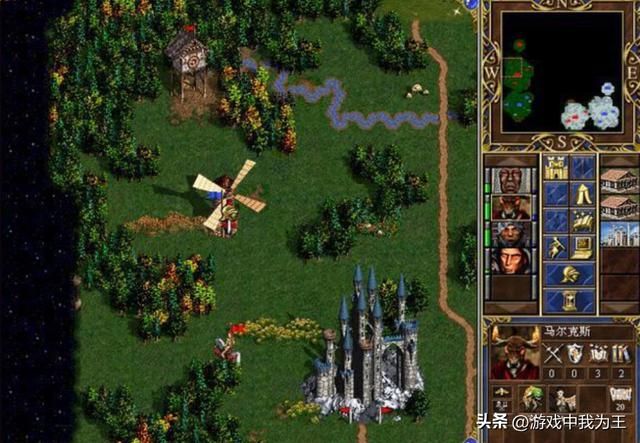This screenshot has width=640, height=443.
Task: Select the next hero with the helmet button
Action: coord(569,274)
